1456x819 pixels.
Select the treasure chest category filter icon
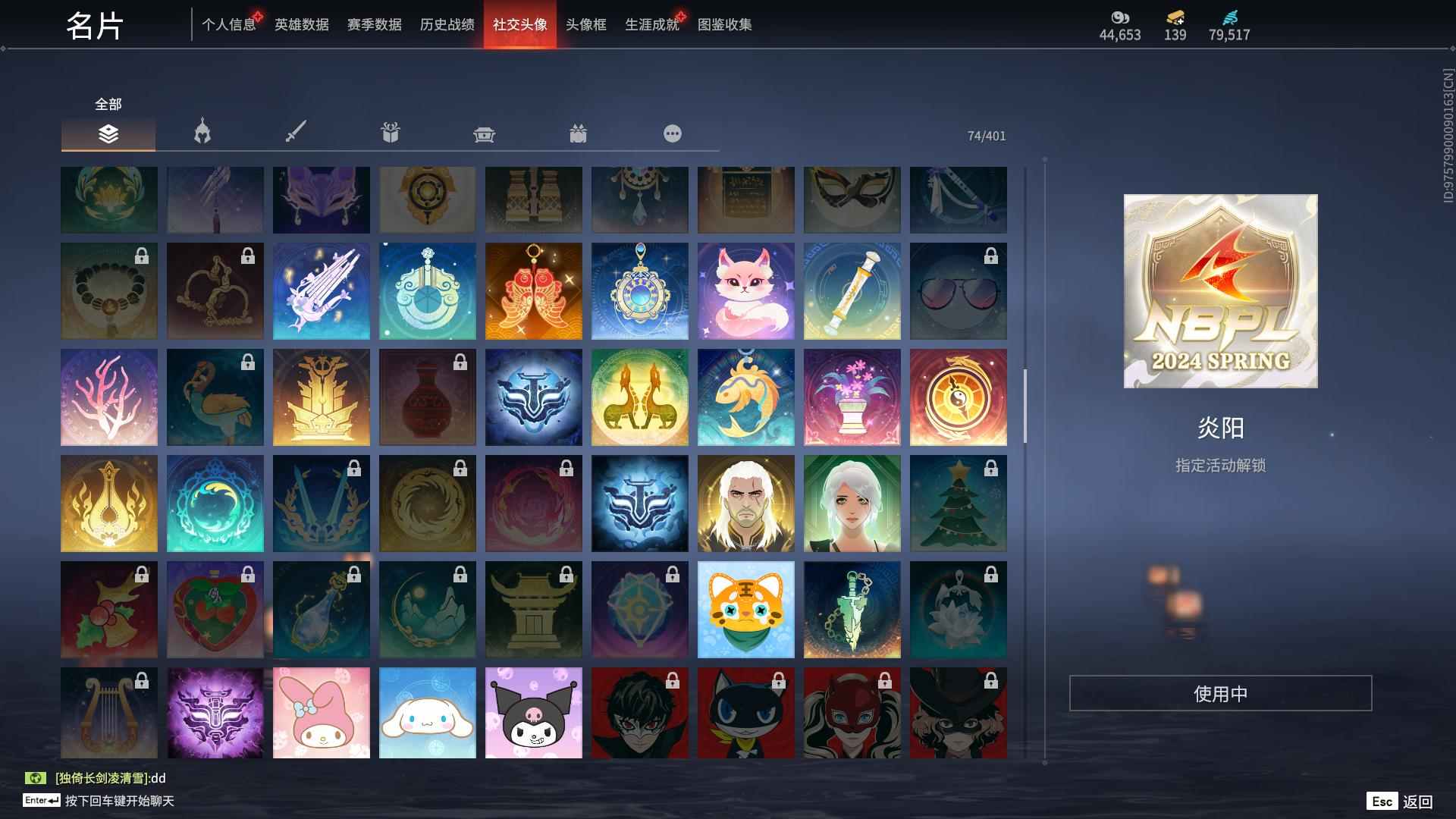point(485,133)
